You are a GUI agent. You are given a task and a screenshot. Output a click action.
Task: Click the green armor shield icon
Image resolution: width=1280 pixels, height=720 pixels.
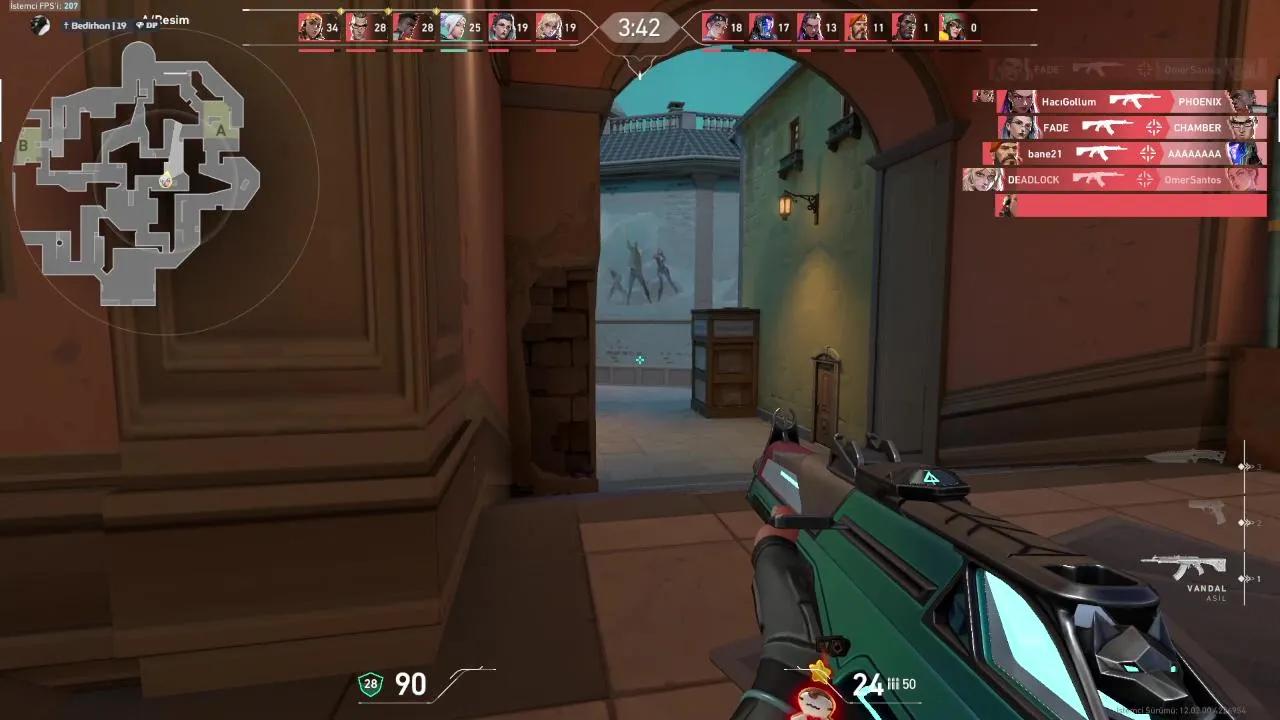pos(371,685)
